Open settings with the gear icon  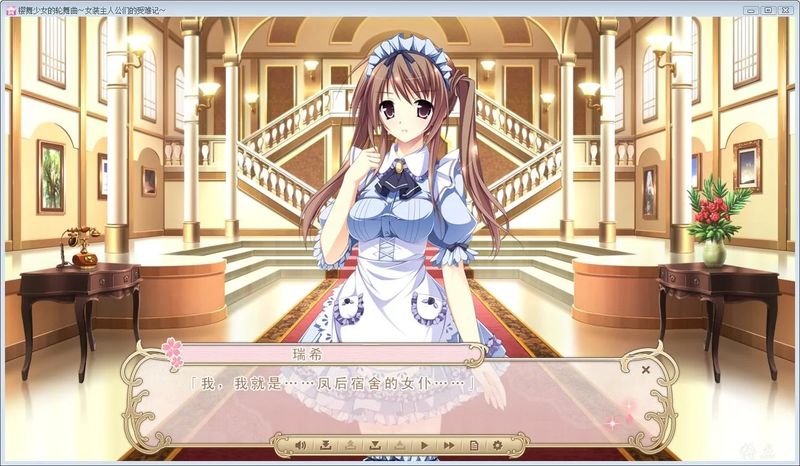click(x=497, y=444)
